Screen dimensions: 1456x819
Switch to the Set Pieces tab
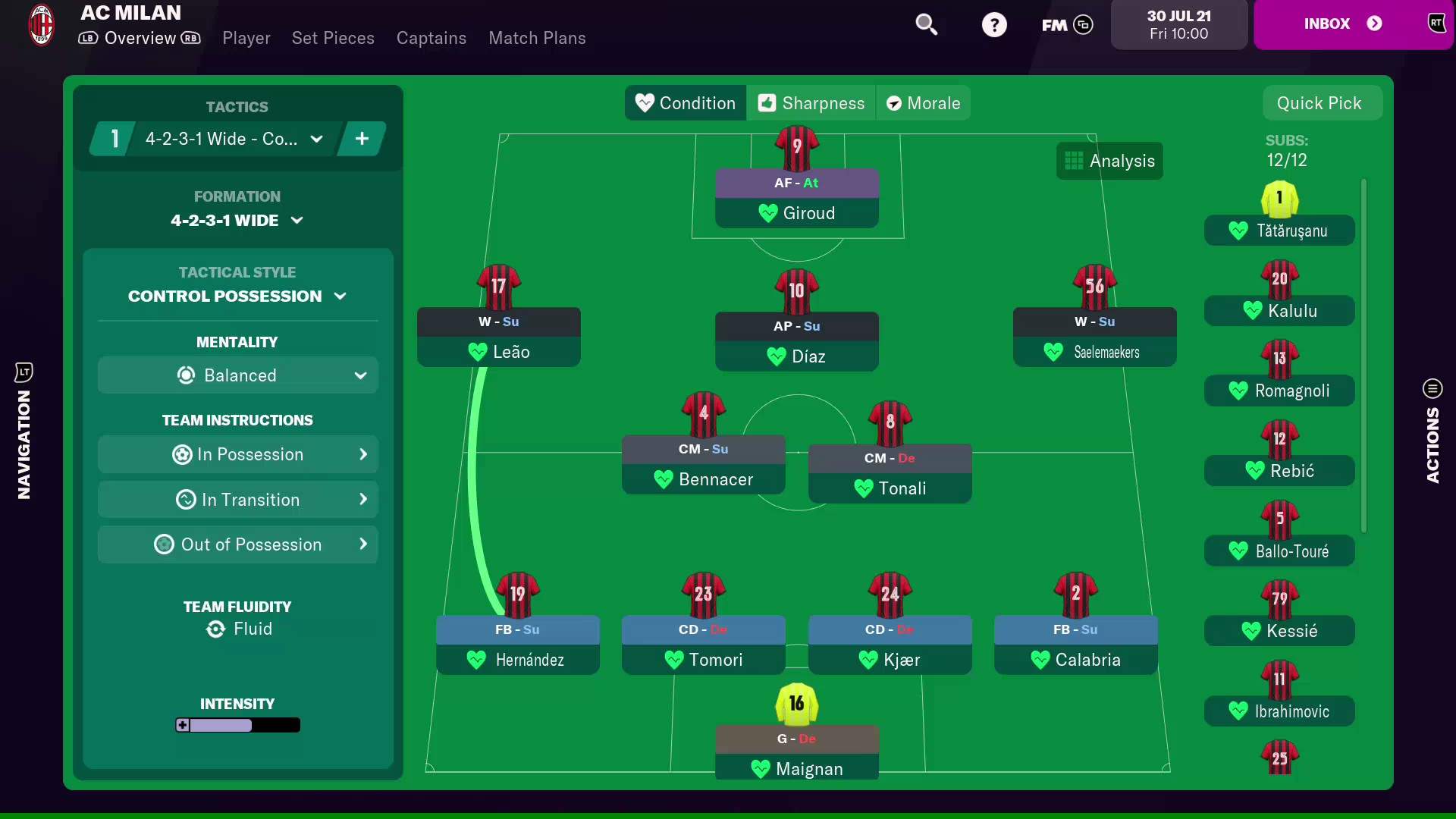click(x=333, y=38)
